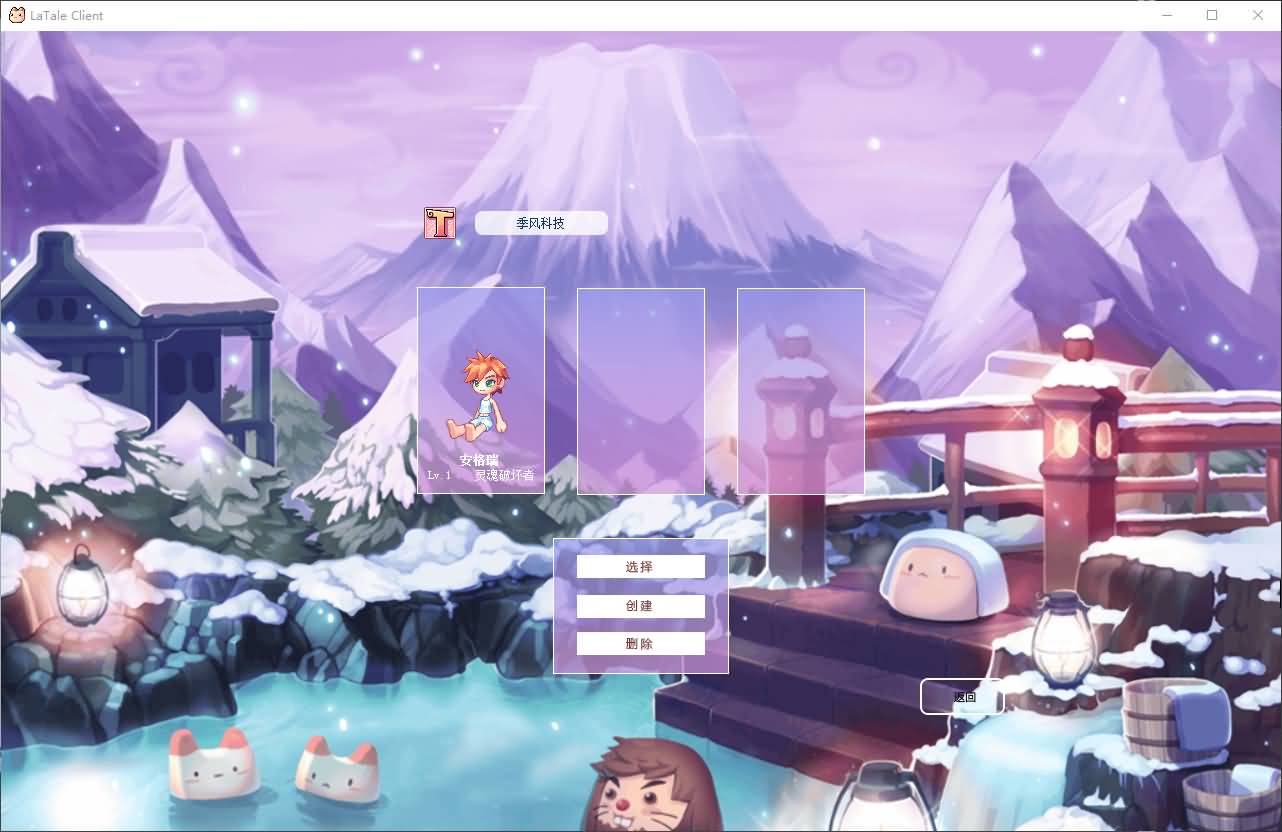Click the empty rightmost character slot
Image resolution: width=1282 pixels, height=832 pixels.
(800, 390)
